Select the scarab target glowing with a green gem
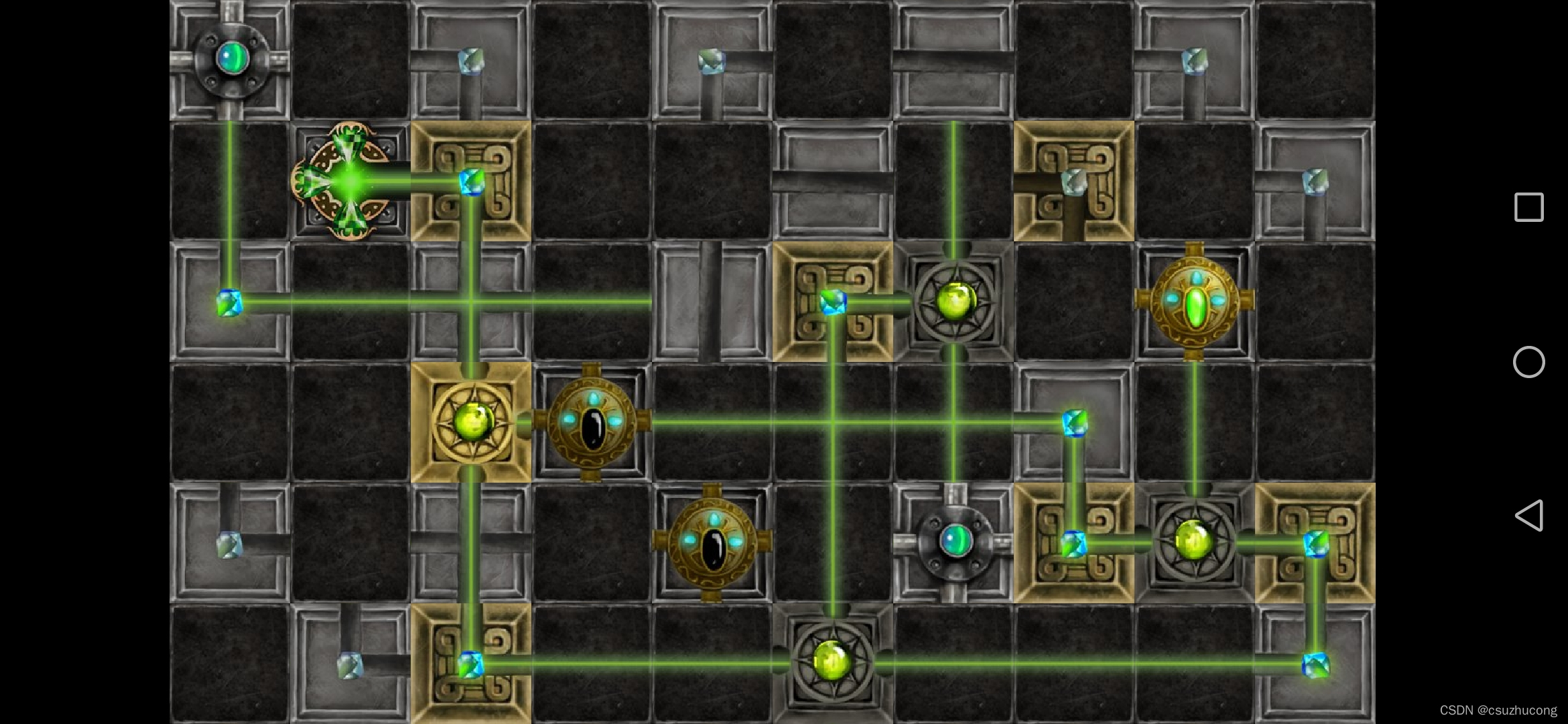Screen dimensions: 1568x724 [1194, 302]
